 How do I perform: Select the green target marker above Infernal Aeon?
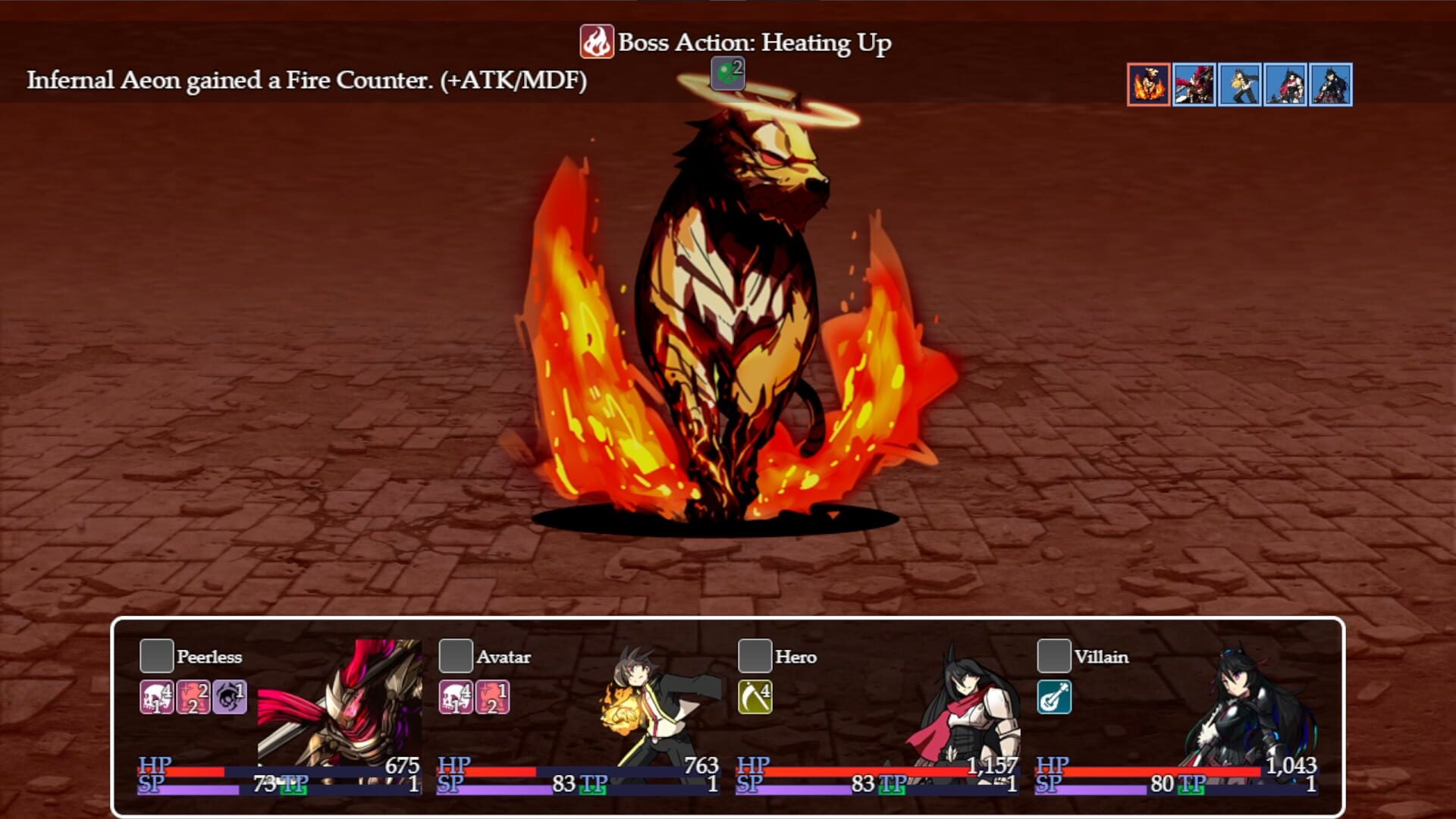[x=727, y=74]
